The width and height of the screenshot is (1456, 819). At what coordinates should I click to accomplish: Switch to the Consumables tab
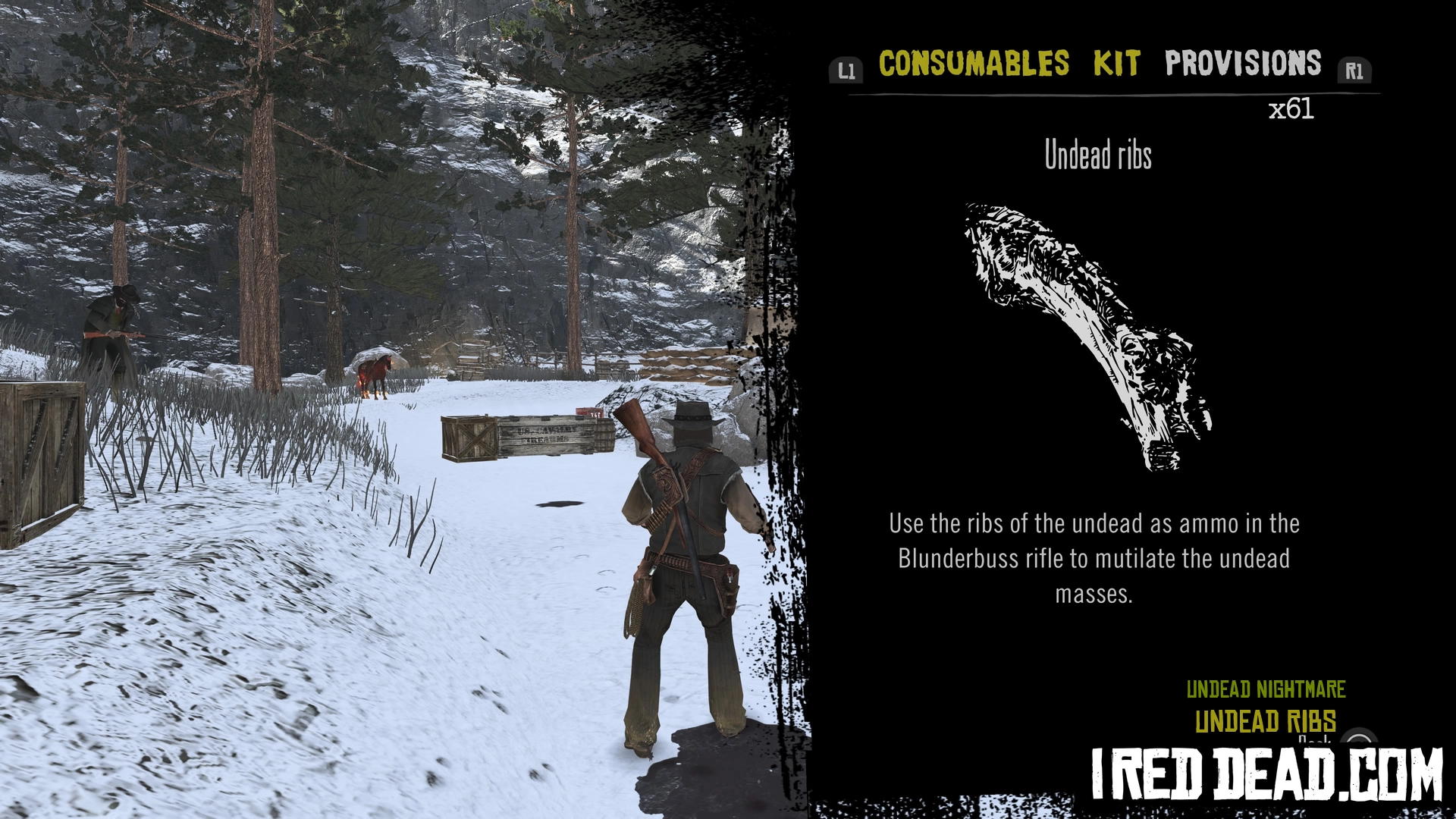pyautogui.click(x=974, y=64)
